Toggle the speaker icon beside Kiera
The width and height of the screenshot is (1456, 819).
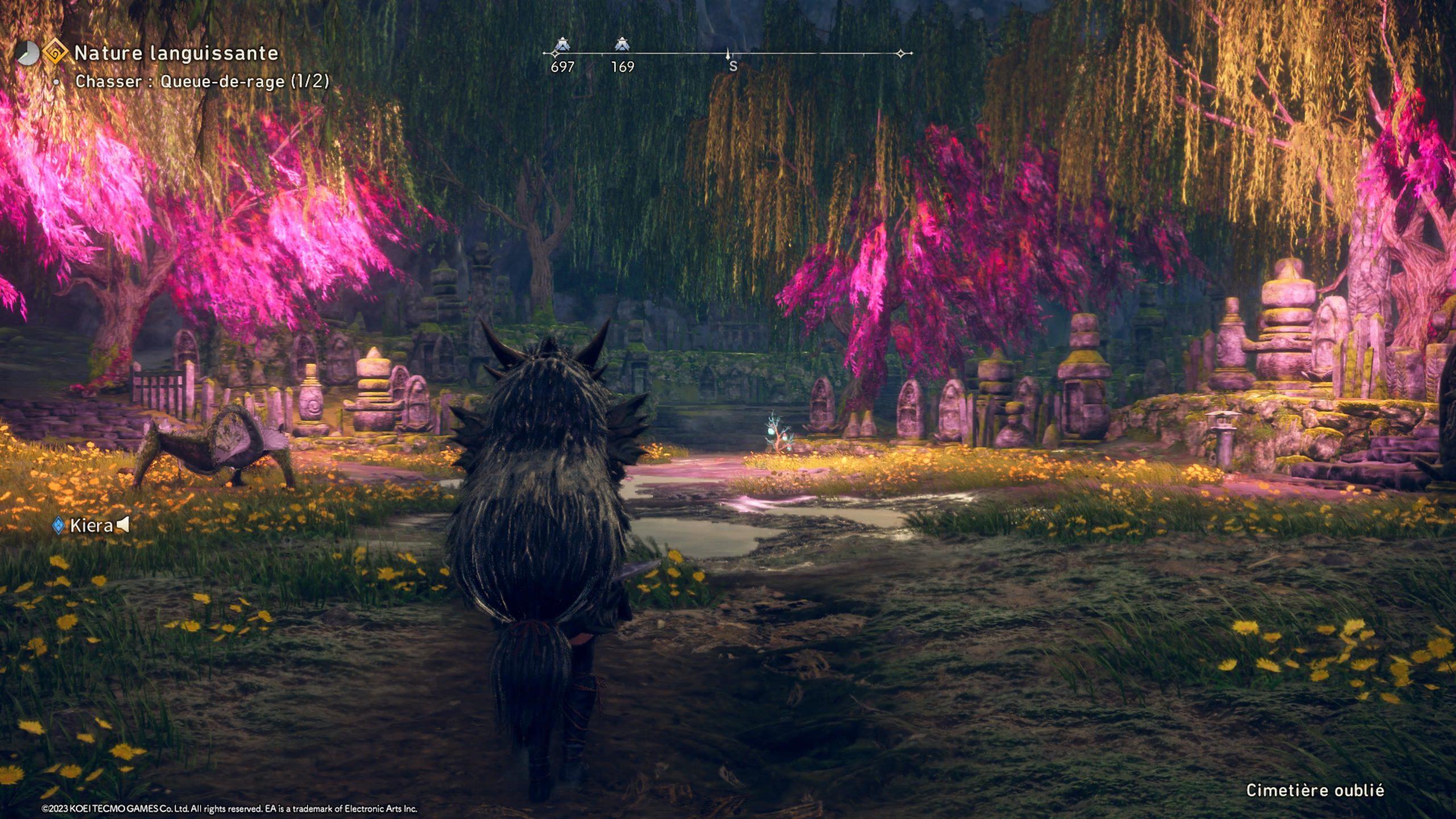[x=123, y=525]
